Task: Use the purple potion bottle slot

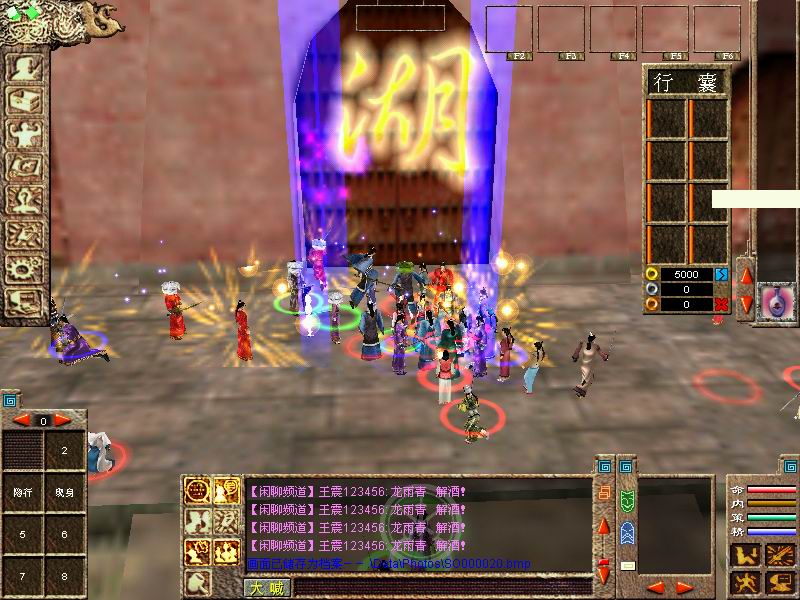Action: coord(773,301)
